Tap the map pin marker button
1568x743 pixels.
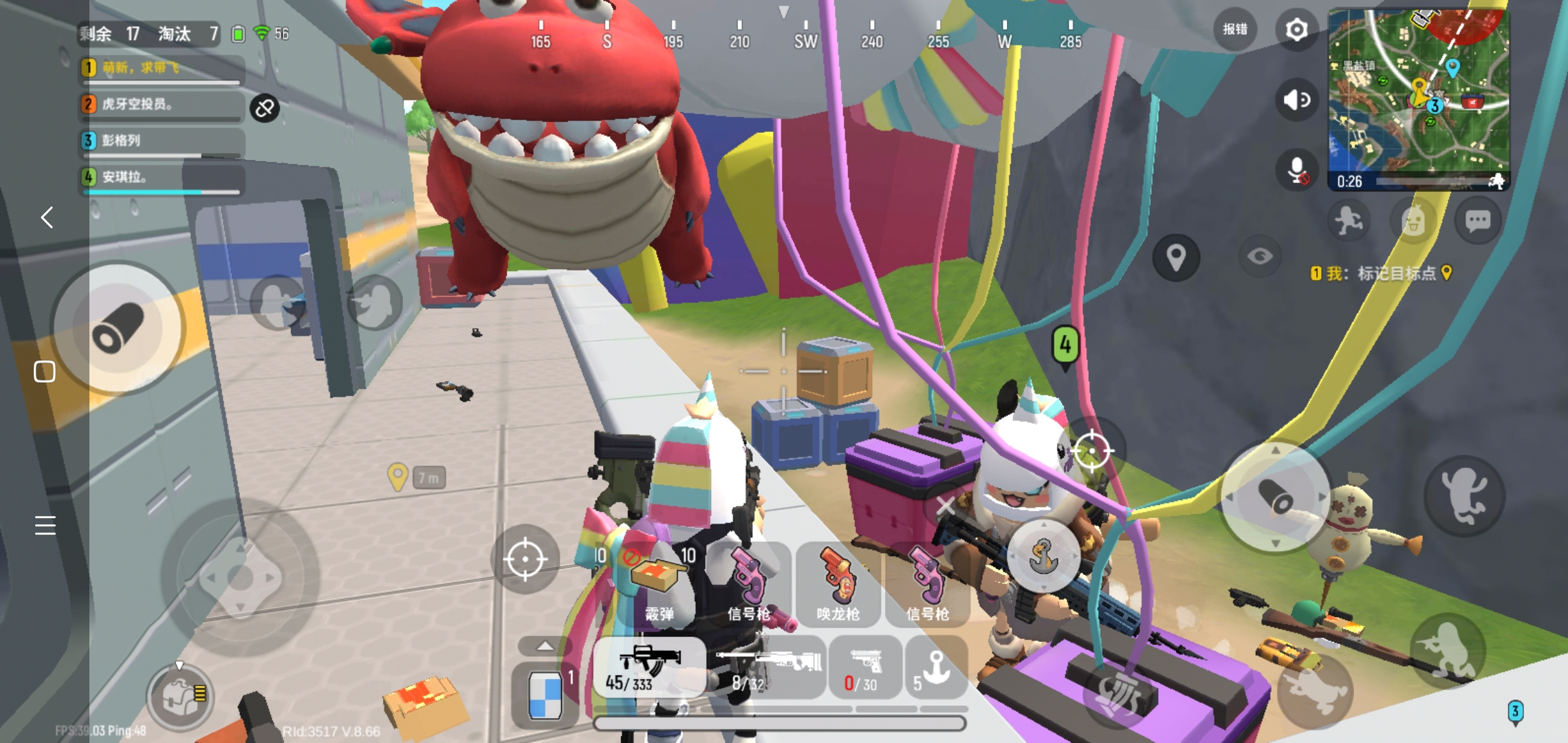[x=1176, y=258]
